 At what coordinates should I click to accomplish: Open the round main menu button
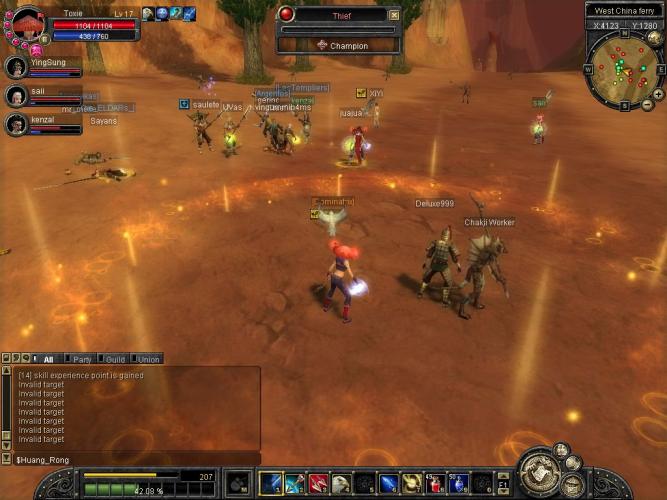click(x=541, y=471)
